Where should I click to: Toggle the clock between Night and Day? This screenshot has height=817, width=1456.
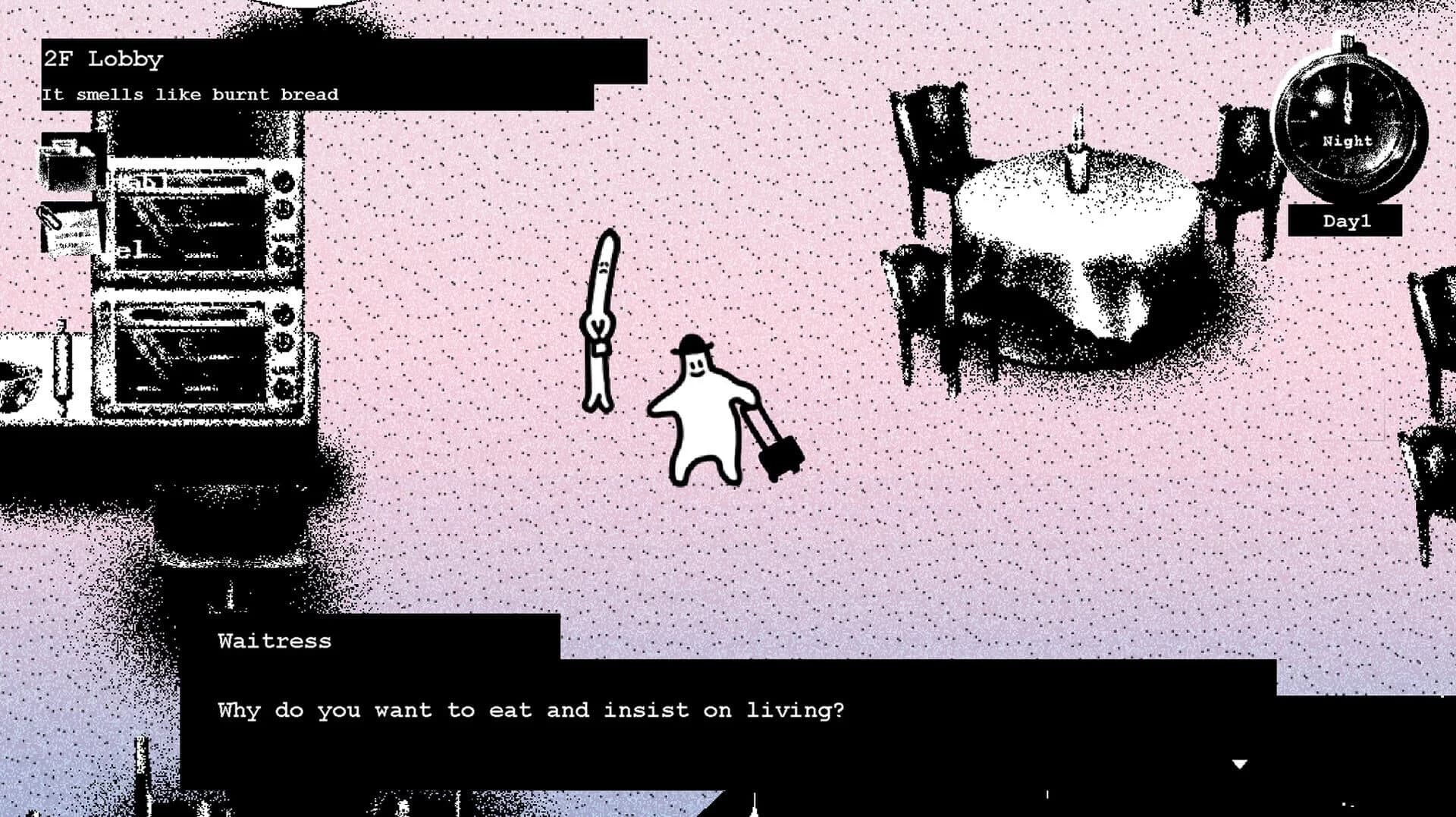click(1348, 141)
